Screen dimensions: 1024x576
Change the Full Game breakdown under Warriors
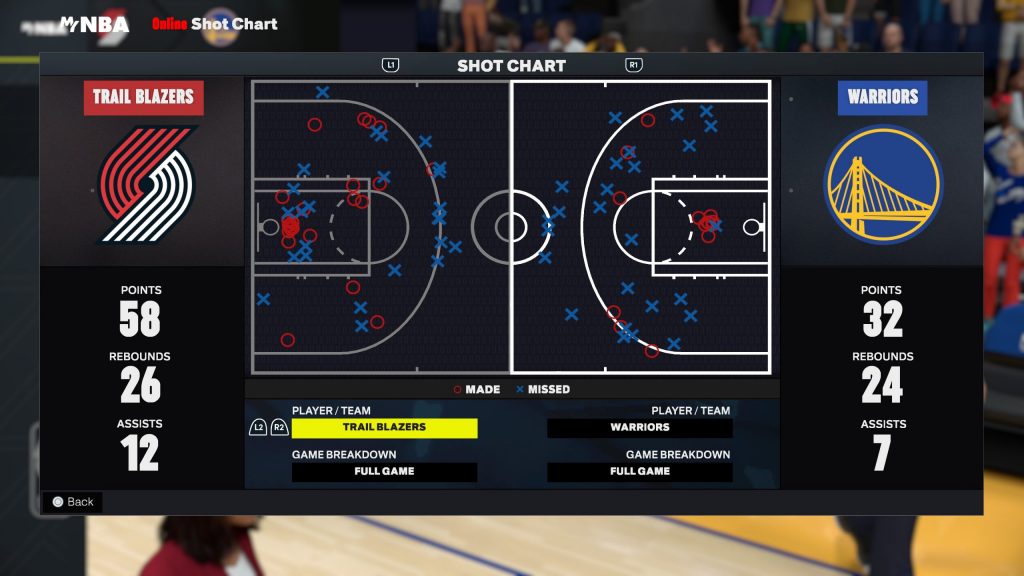coord(640,471)
